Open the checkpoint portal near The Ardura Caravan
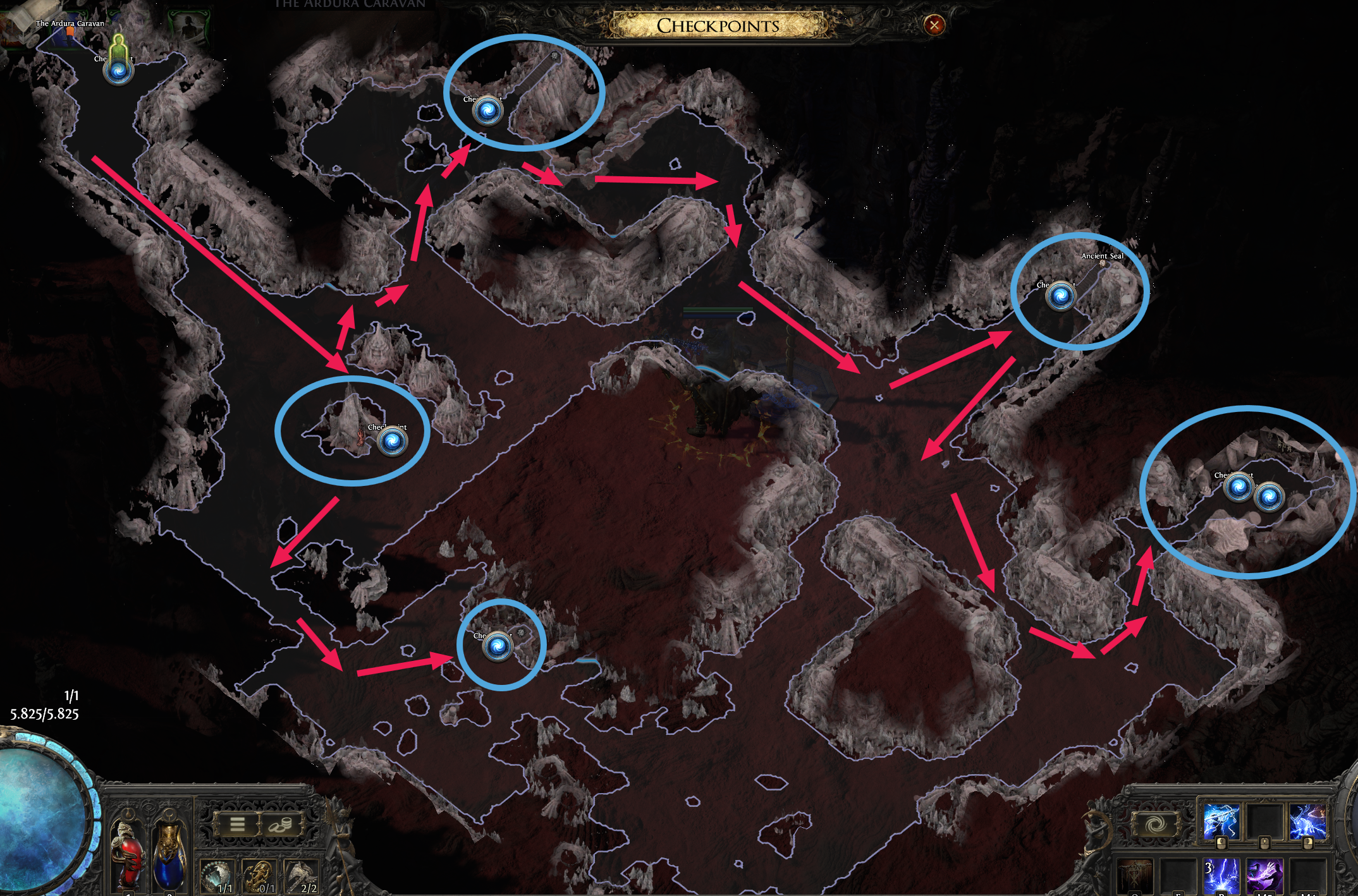 [x=119, y=73]
